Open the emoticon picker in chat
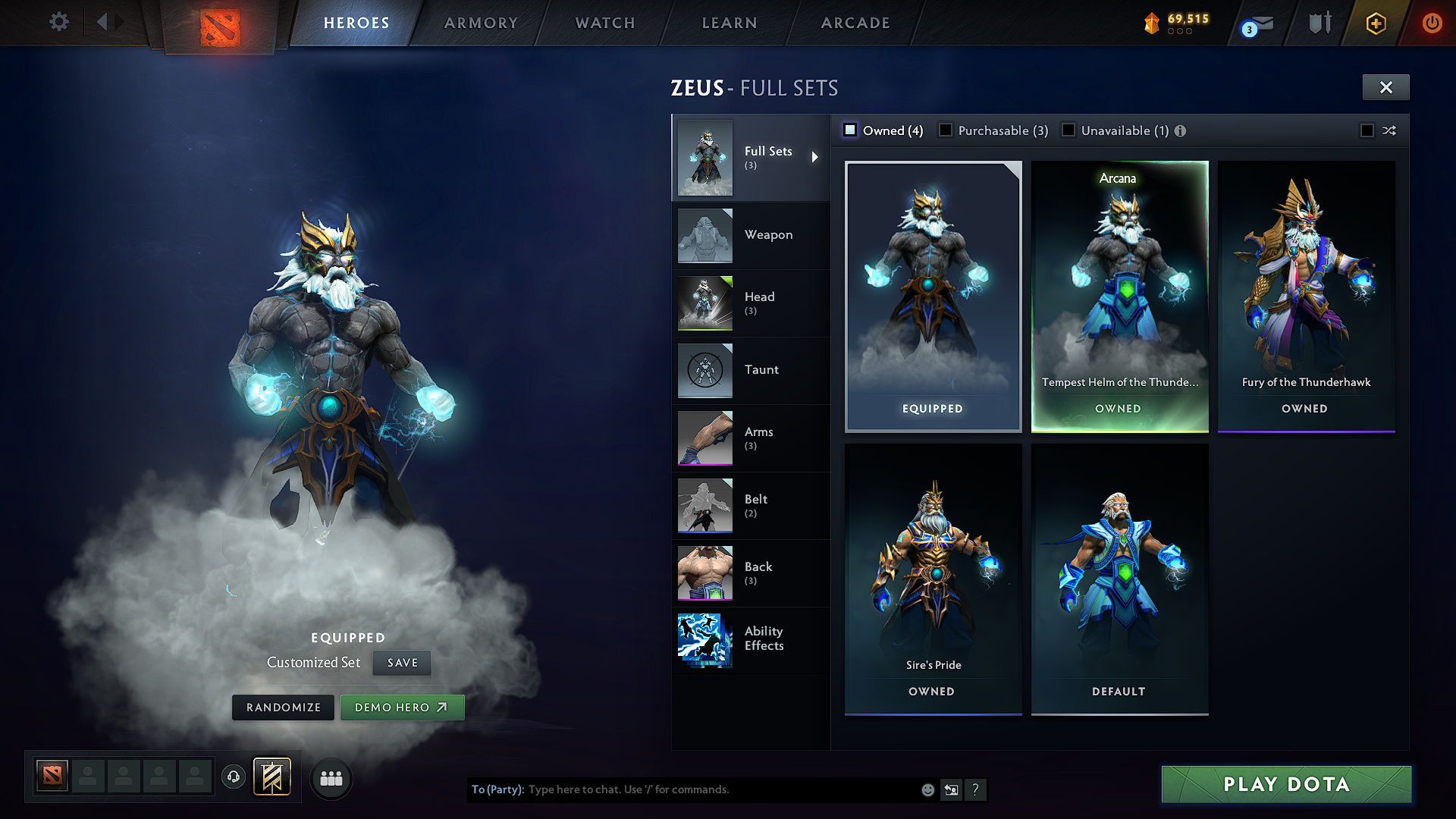The height and width of the screenshot is (819, 1456). (x=927, y=789)
